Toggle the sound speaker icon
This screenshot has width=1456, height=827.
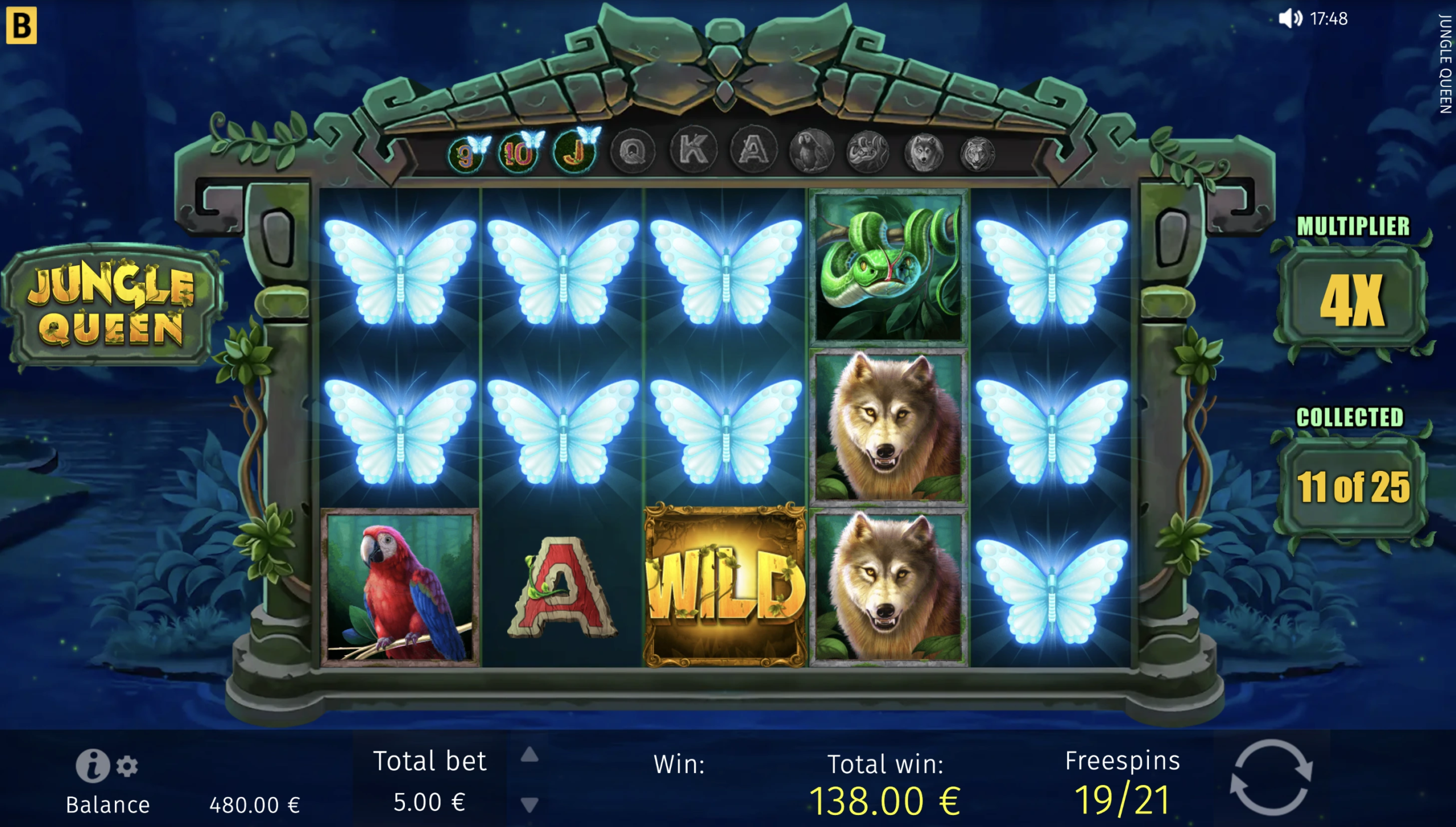(x=1290, y=19)
